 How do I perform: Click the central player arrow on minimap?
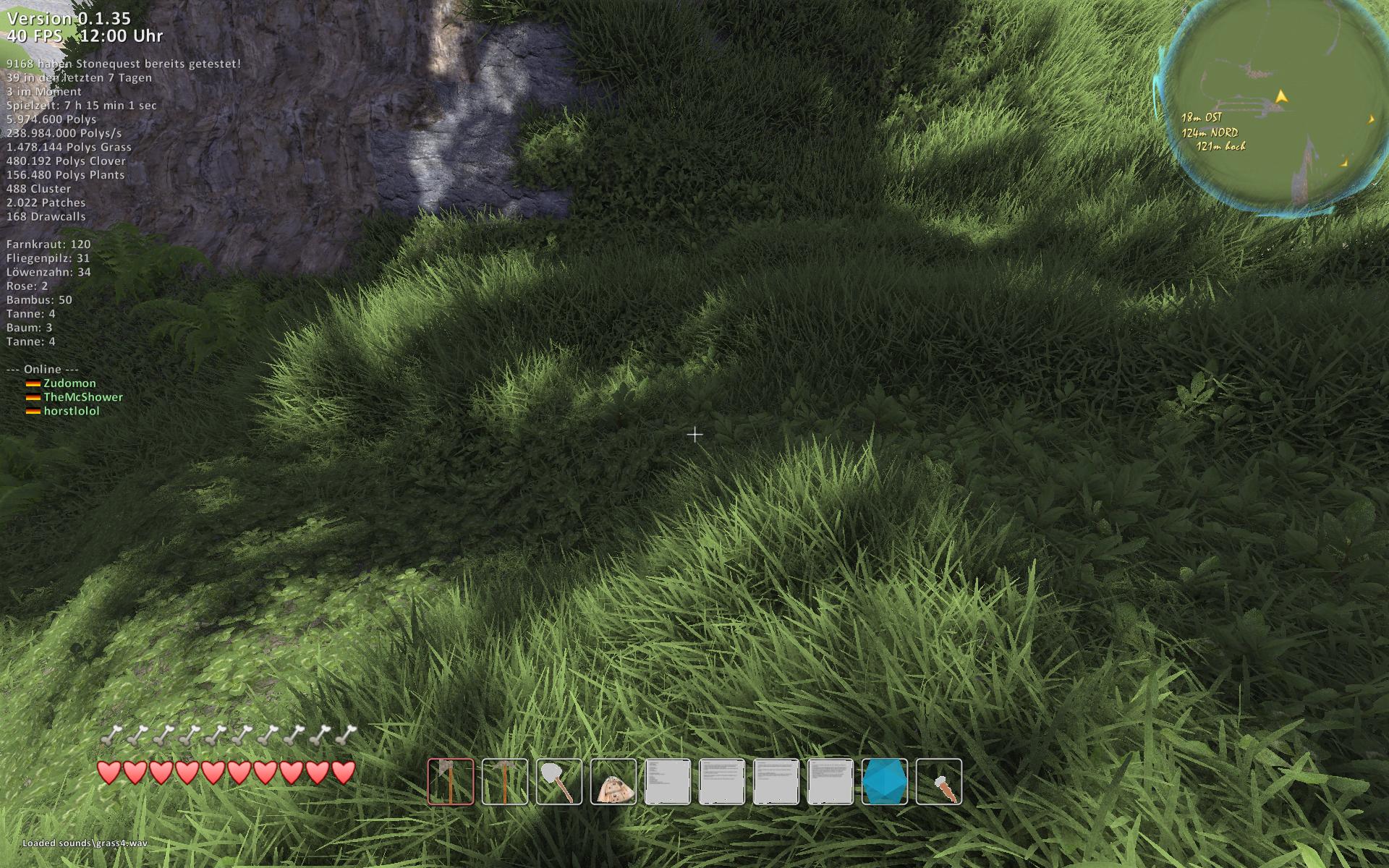1281,96
